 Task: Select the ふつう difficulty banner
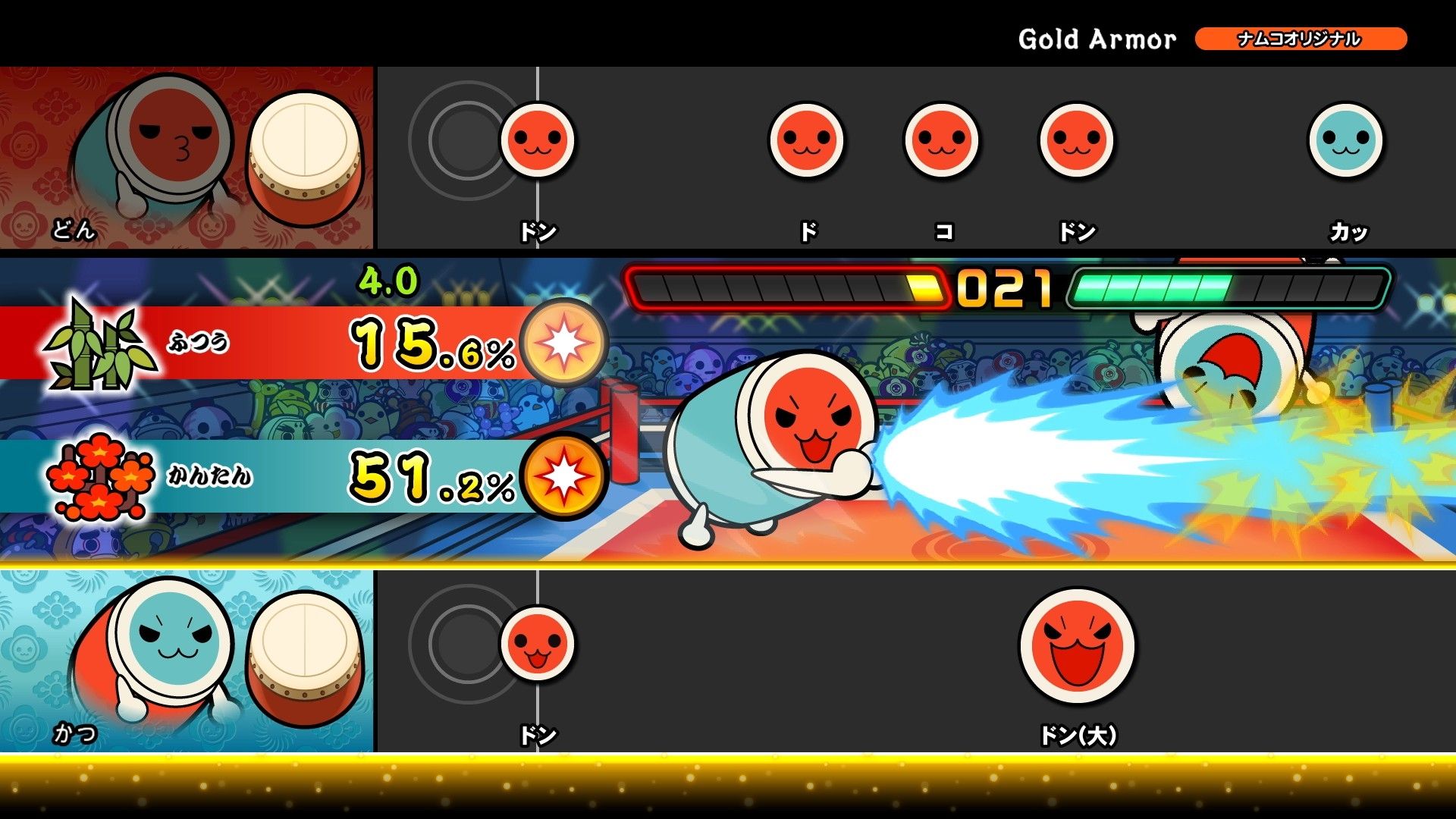coord(265,343)
